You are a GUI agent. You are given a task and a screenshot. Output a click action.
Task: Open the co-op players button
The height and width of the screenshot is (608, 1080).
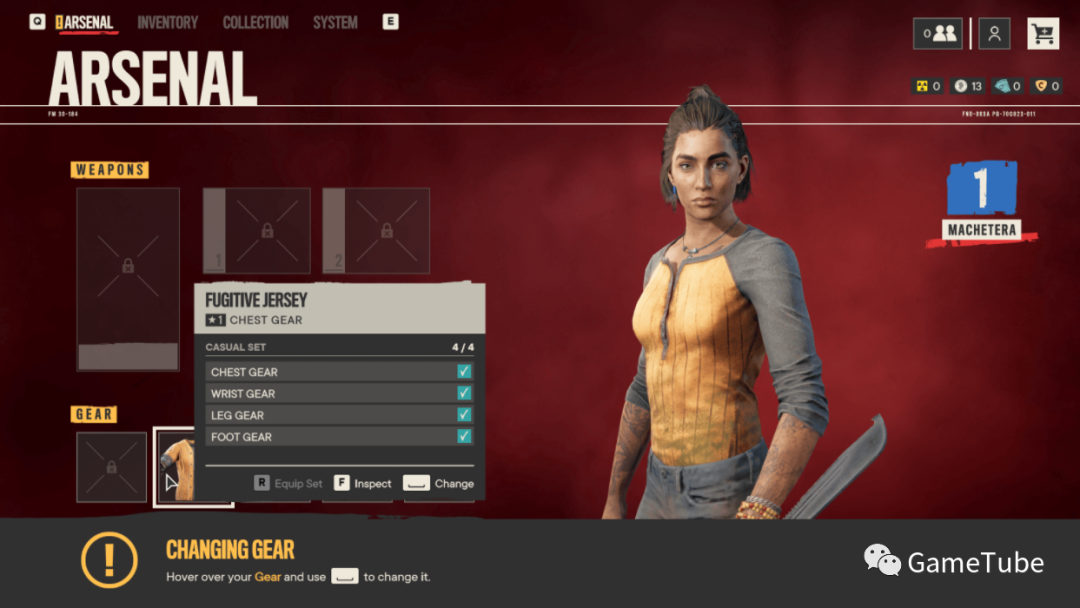938,34
